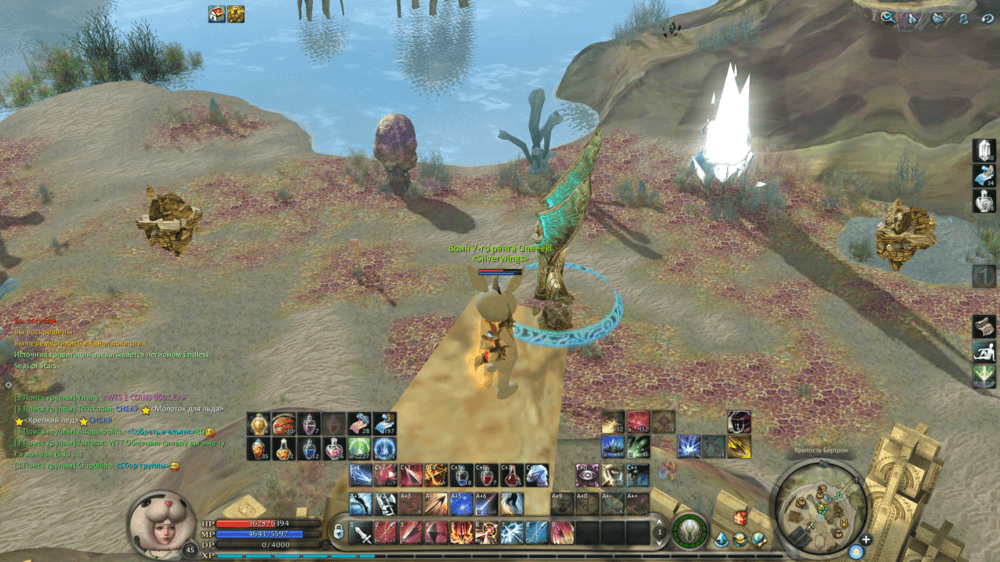Click the mushroom buff status icon
The image size is (1000, 562).
(x=216, y=13)
